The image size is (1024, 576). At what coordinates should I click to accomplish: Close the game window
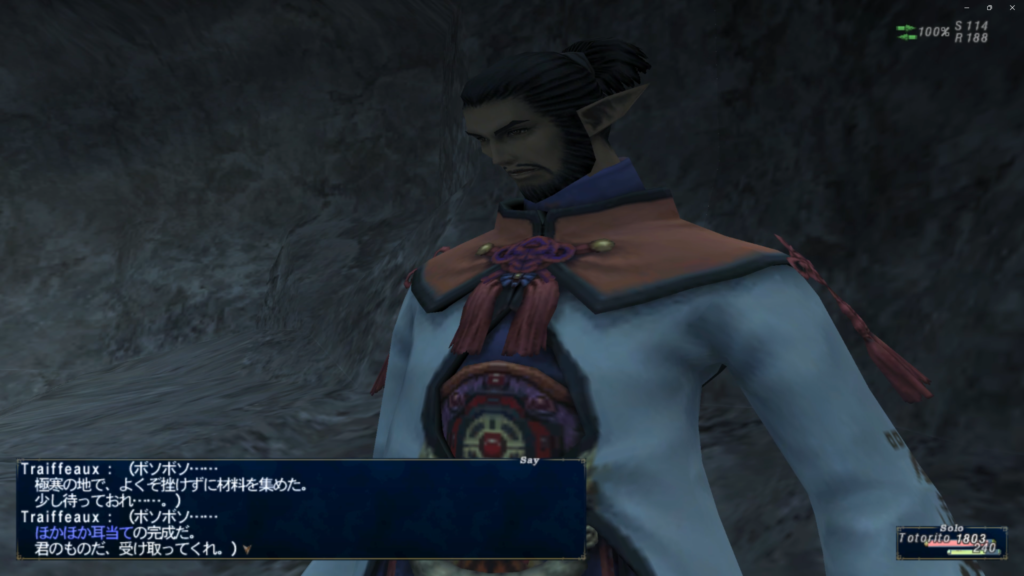pyautogui.click(x=1013, y=7)
